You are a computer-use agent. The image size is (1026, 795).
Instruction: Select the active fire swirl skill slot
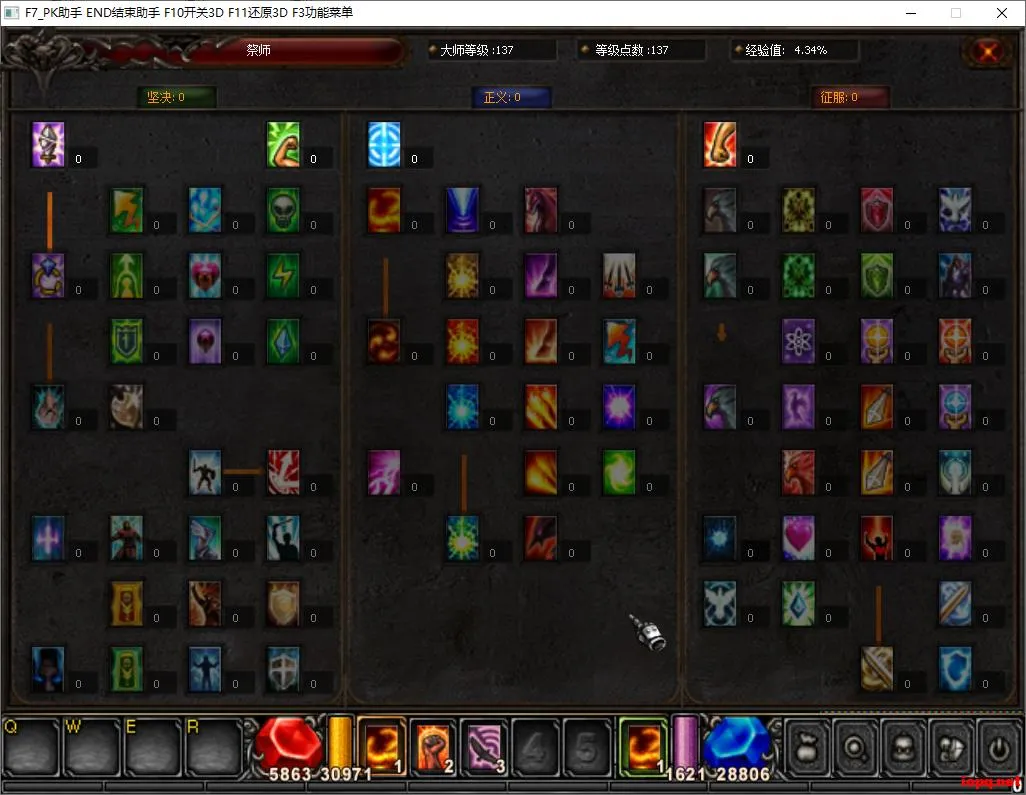[643, 746]
